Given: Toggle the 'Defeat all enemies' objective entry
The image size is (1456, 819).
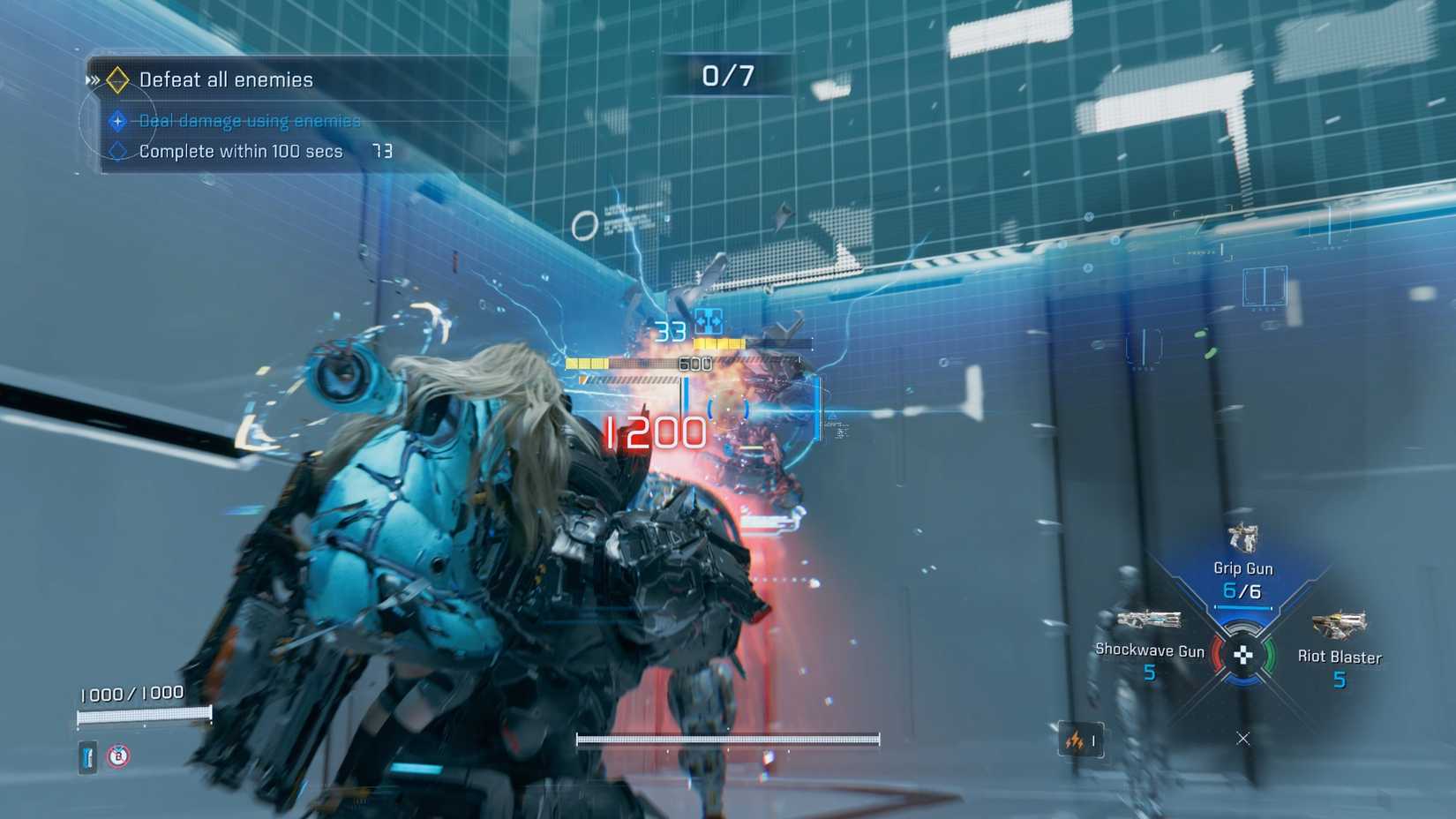Looking at the screenshot, I should [x=225, y=79].
